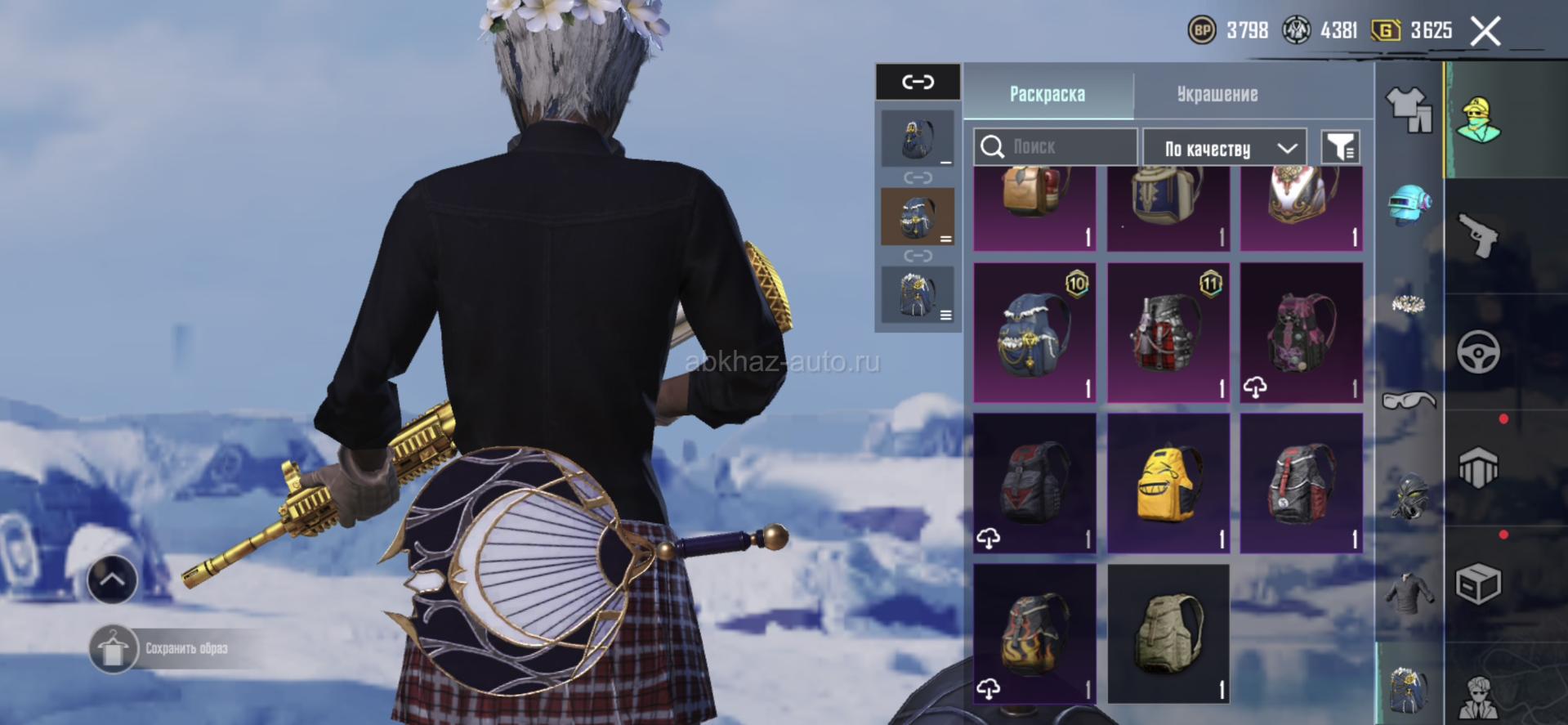Open the vehicle steering wheel section

(1478, 352)
